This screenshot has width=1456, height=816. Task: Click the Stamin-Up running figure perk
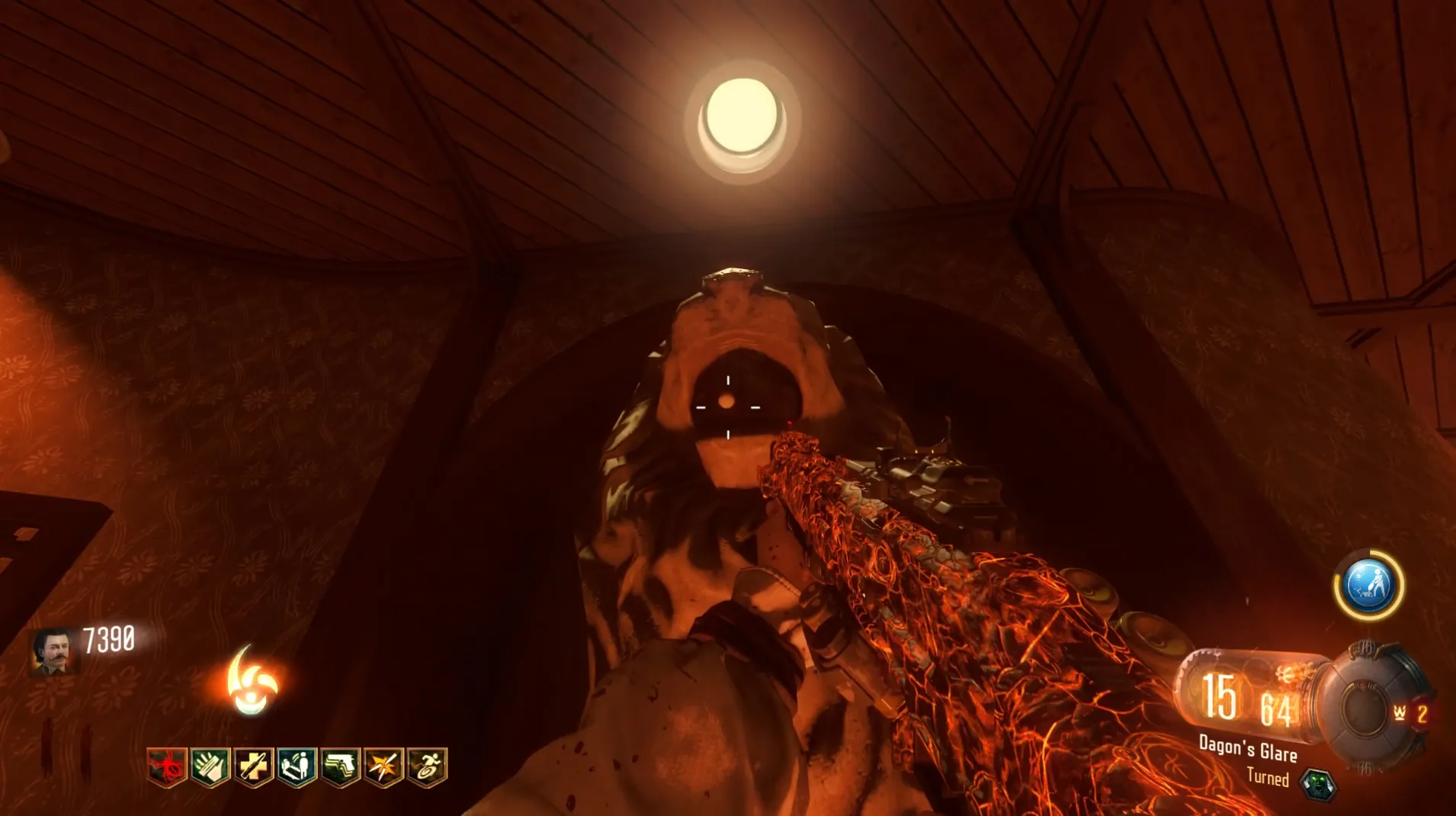tap(427, 766)
